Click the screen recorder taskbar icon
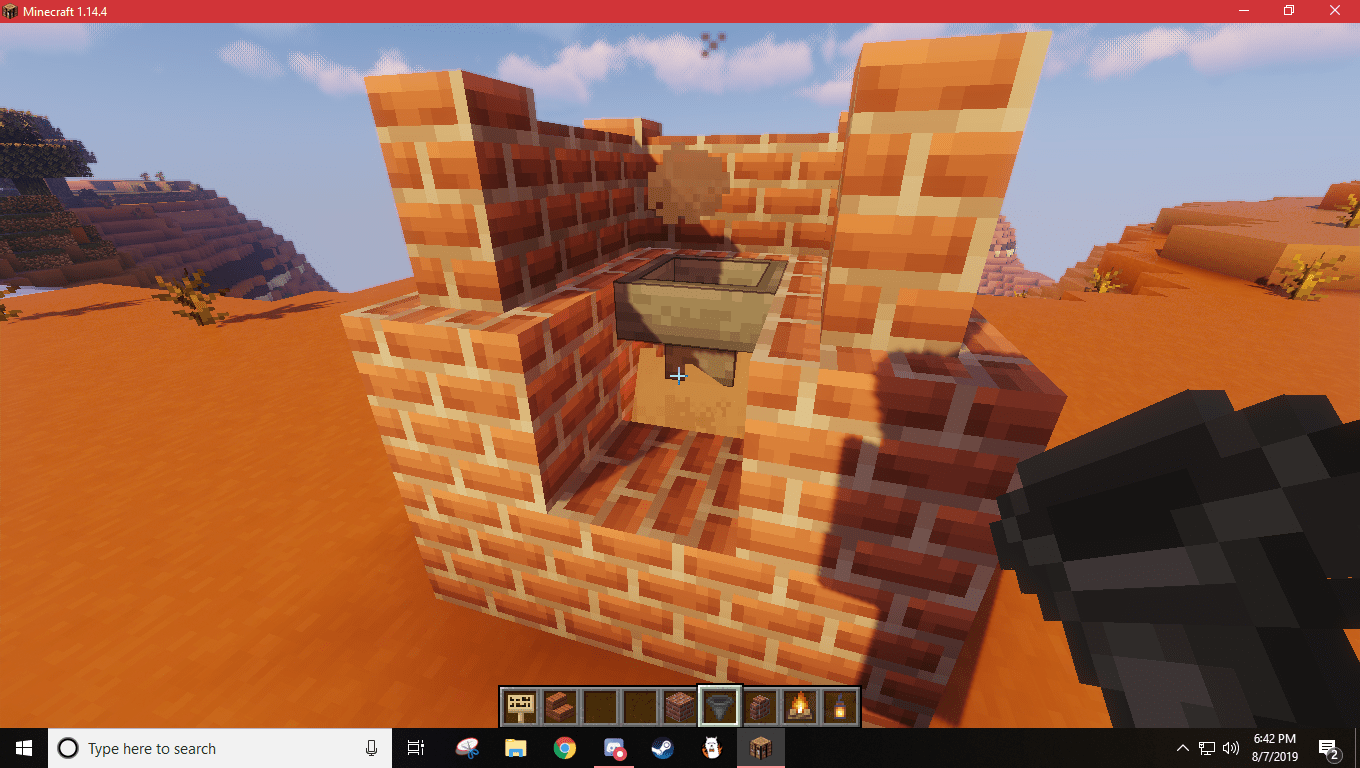 click(615, 748)
